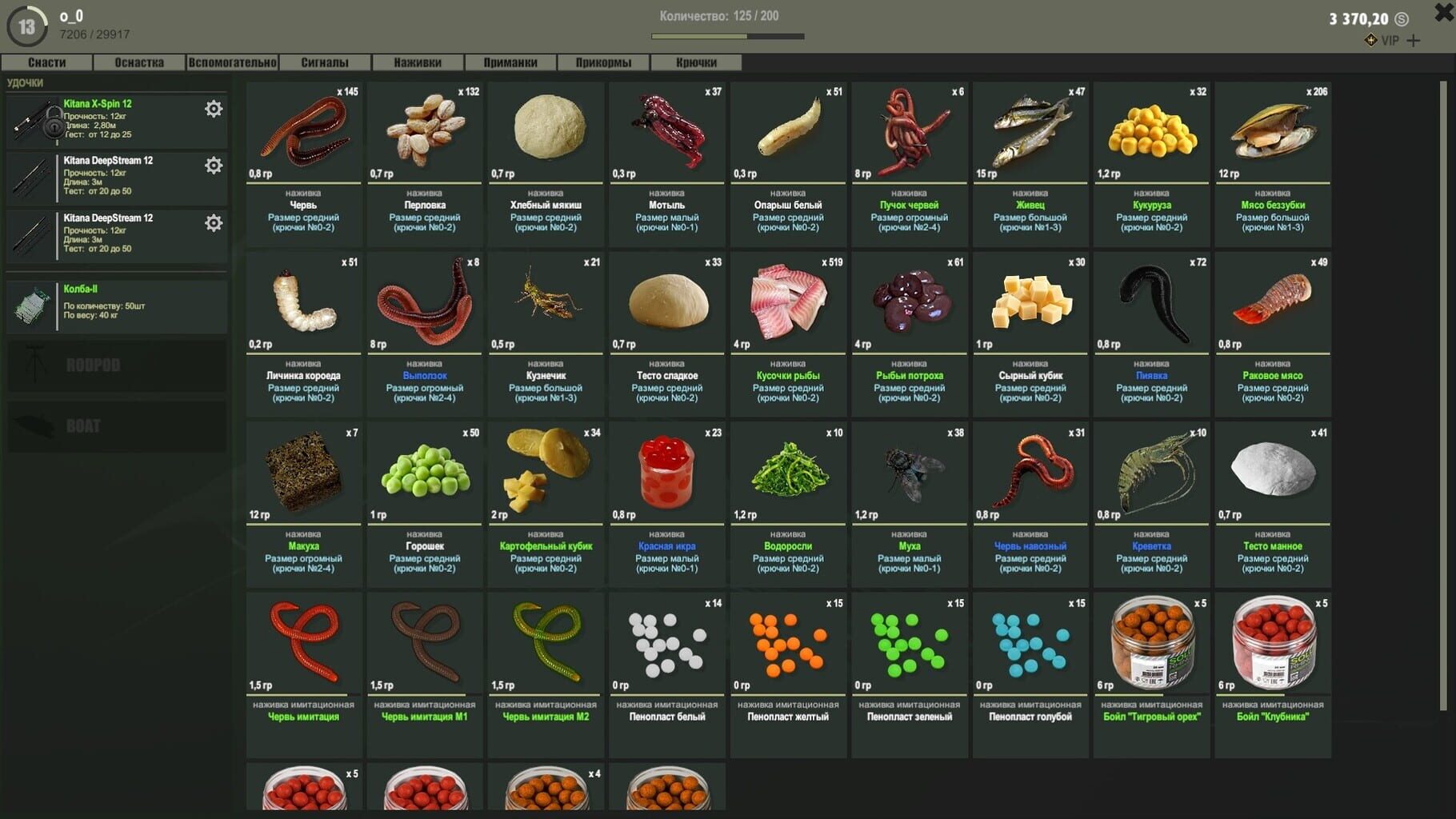
Task: Close the inventory window
Action: pos(1444,13)
